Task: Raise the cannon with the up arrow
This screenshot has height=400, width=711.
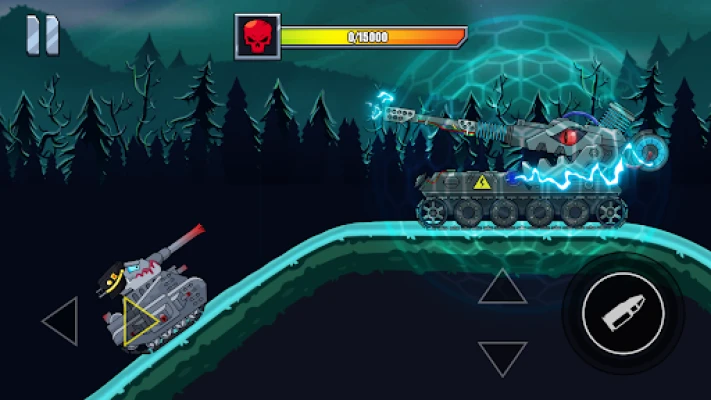Action: (502, 288)
